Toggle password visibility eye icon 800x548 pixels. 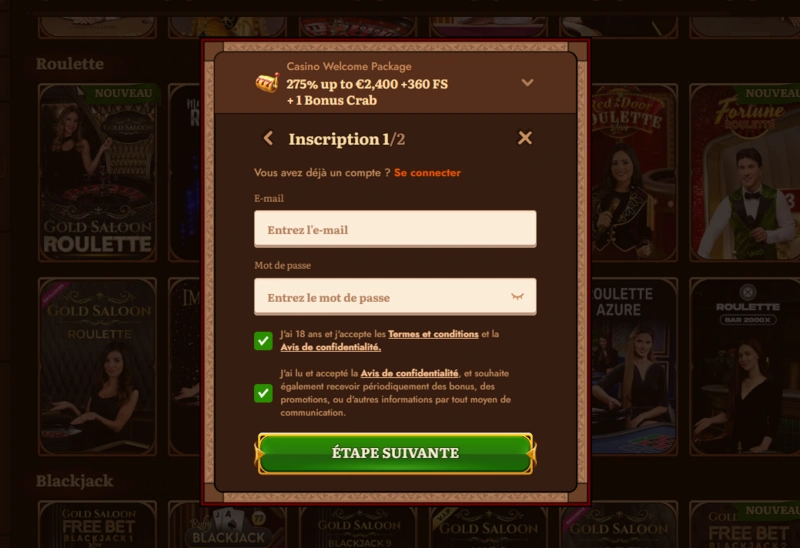(517, 297)
